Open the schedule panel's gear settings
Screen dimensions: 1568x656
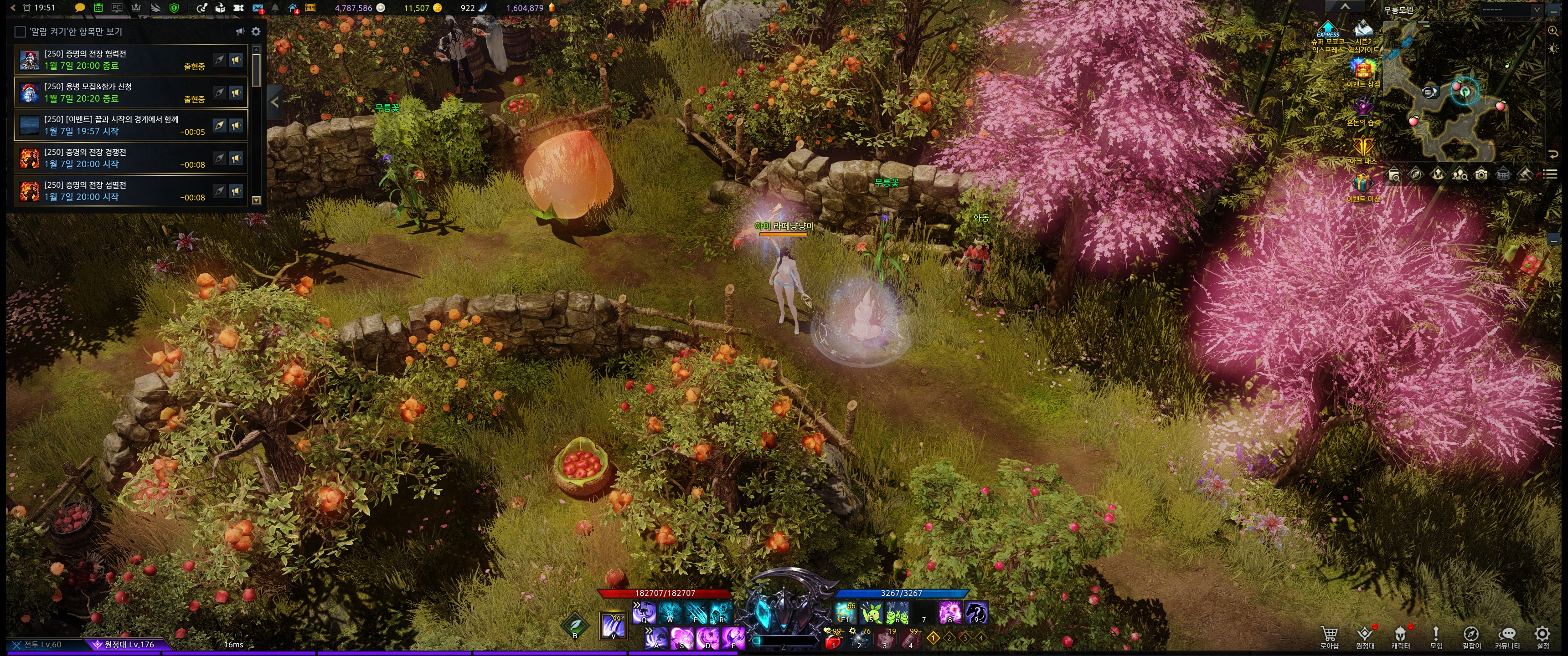click(256, 31)
